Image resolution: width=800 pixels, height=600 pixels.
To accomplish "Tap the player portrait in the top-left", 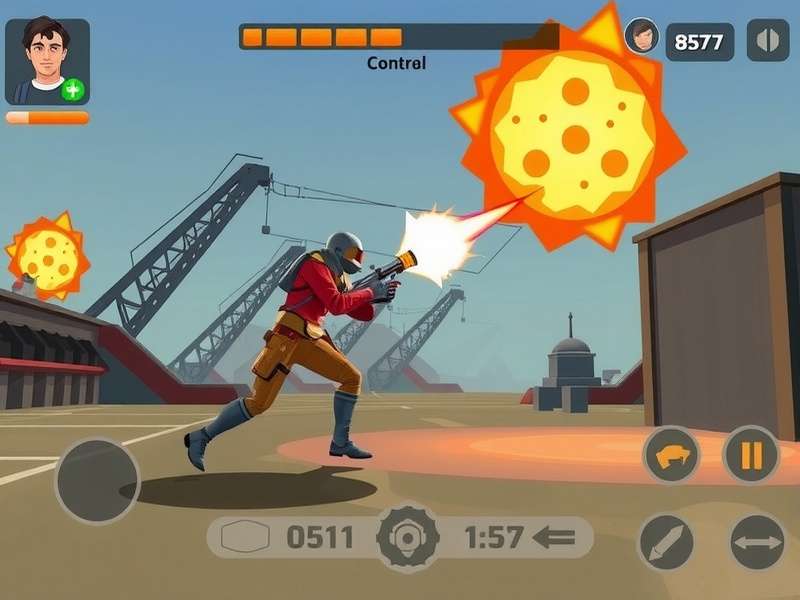I will (46, 61).
